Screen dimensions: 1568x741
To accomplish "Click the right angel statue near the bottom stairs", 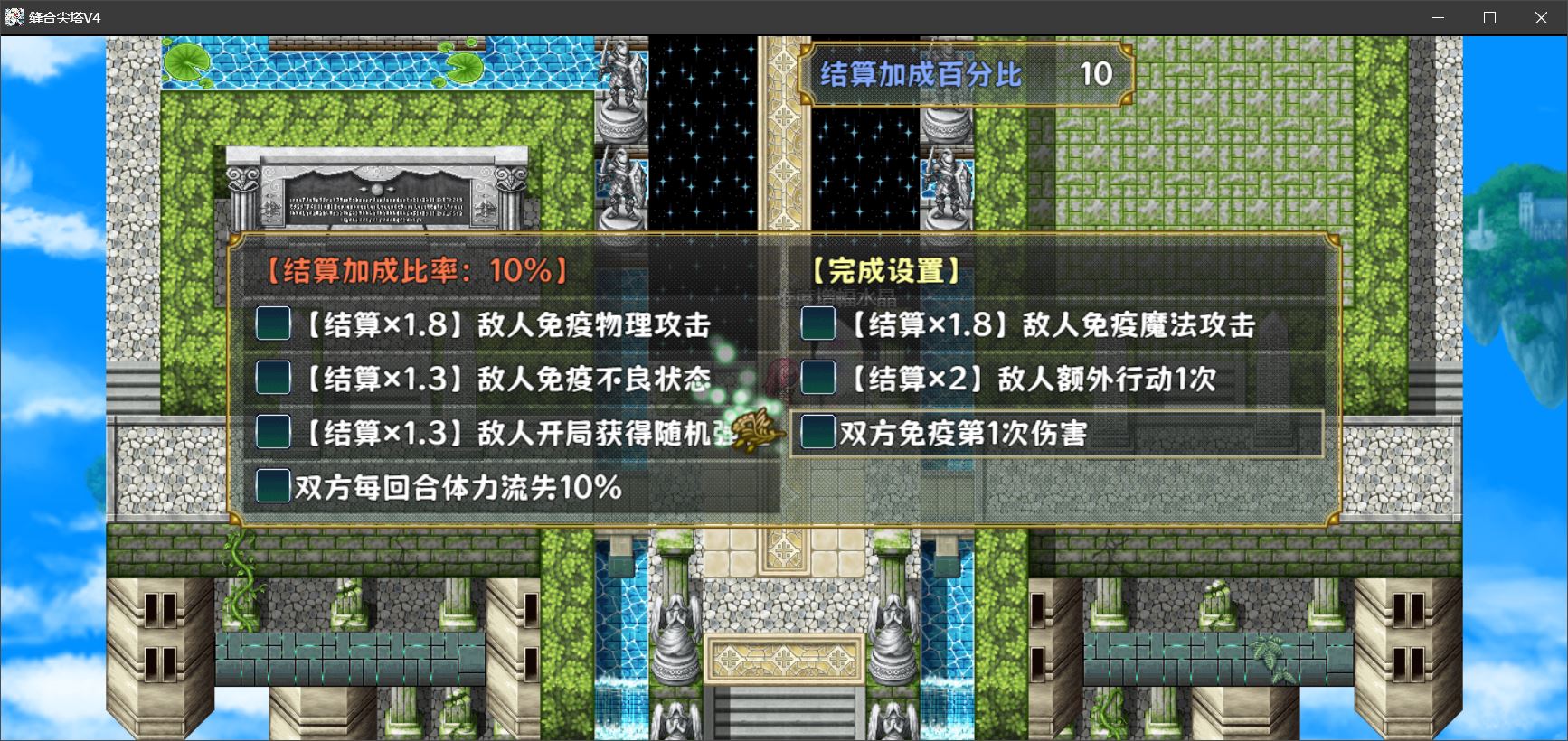I will click(893, 642).
